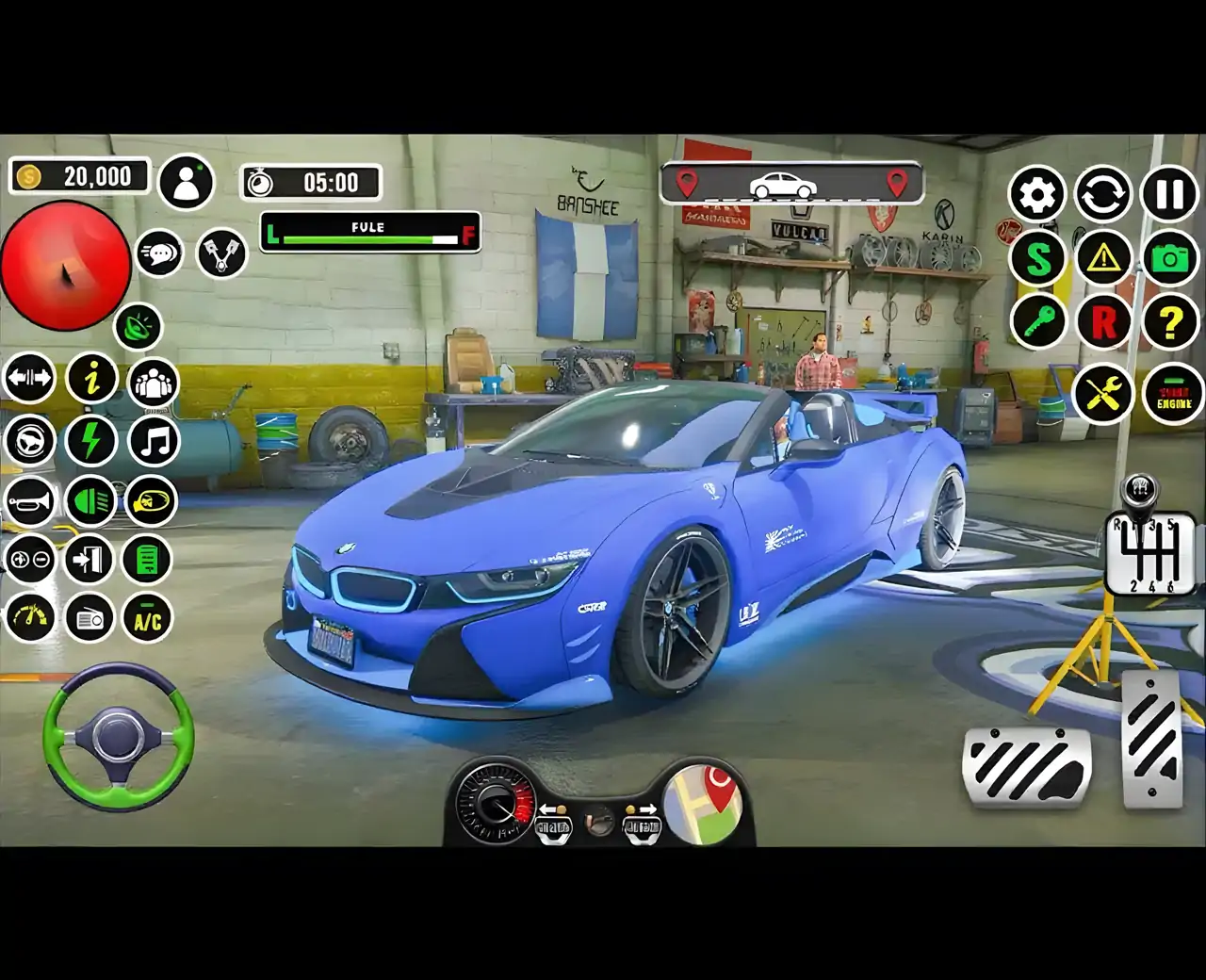Pause the game
This screenshot has height=980, width=1206.
(1169, 195)
